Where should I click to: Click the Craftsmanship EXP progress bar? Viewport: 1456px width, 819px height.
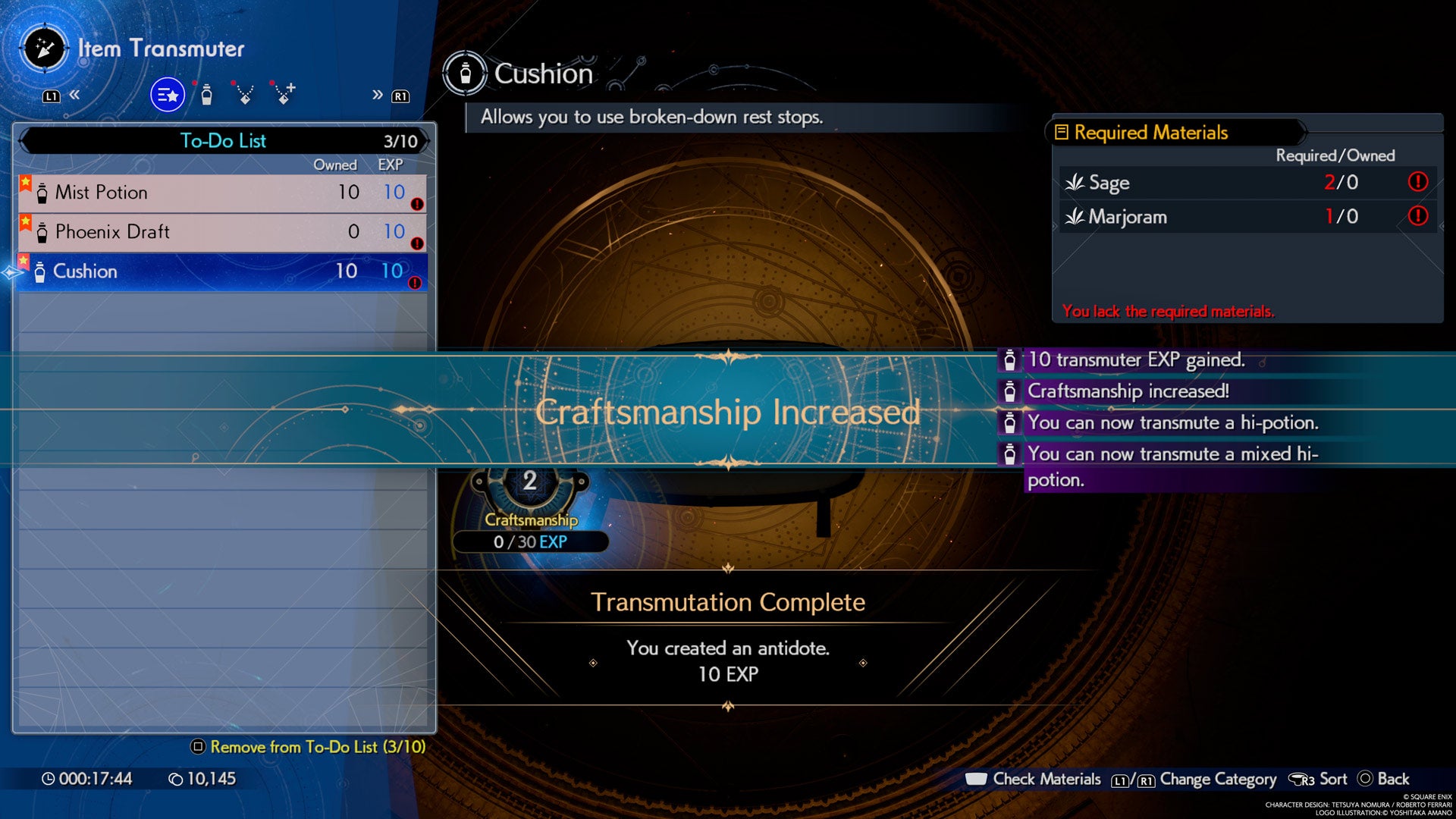click(x=531, y=541)
